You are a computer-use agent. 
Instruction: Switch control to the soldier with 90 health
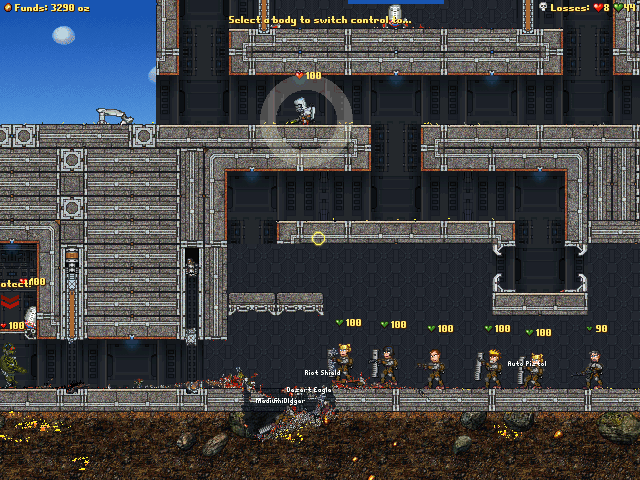(x=594, y=369)
